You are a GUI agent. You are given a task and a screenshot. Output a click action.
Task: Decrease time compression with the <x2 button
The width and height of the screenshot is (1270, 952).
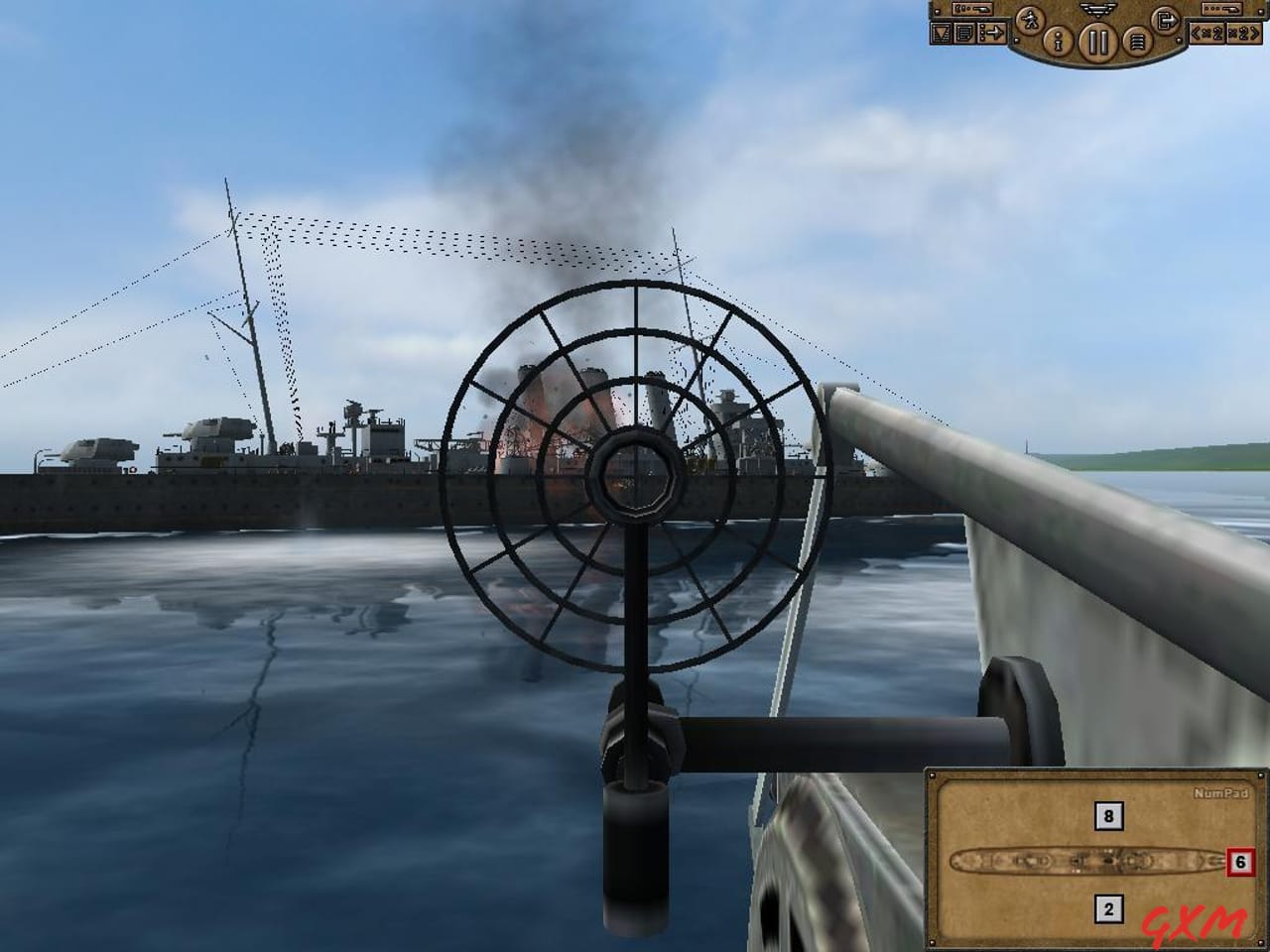point(1207,34)
